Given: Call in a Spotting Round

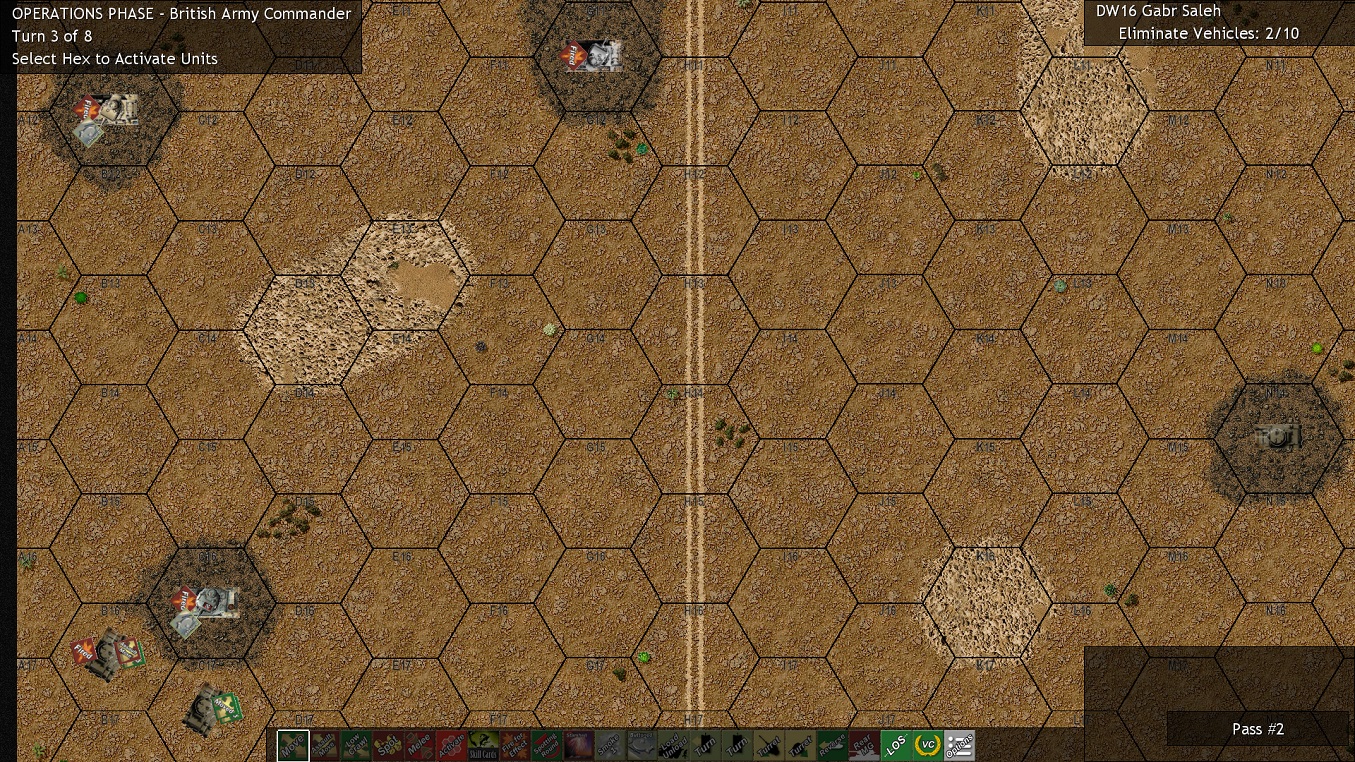Looking at the screenshot, I should pyautogui.click(x=546, y=745).
